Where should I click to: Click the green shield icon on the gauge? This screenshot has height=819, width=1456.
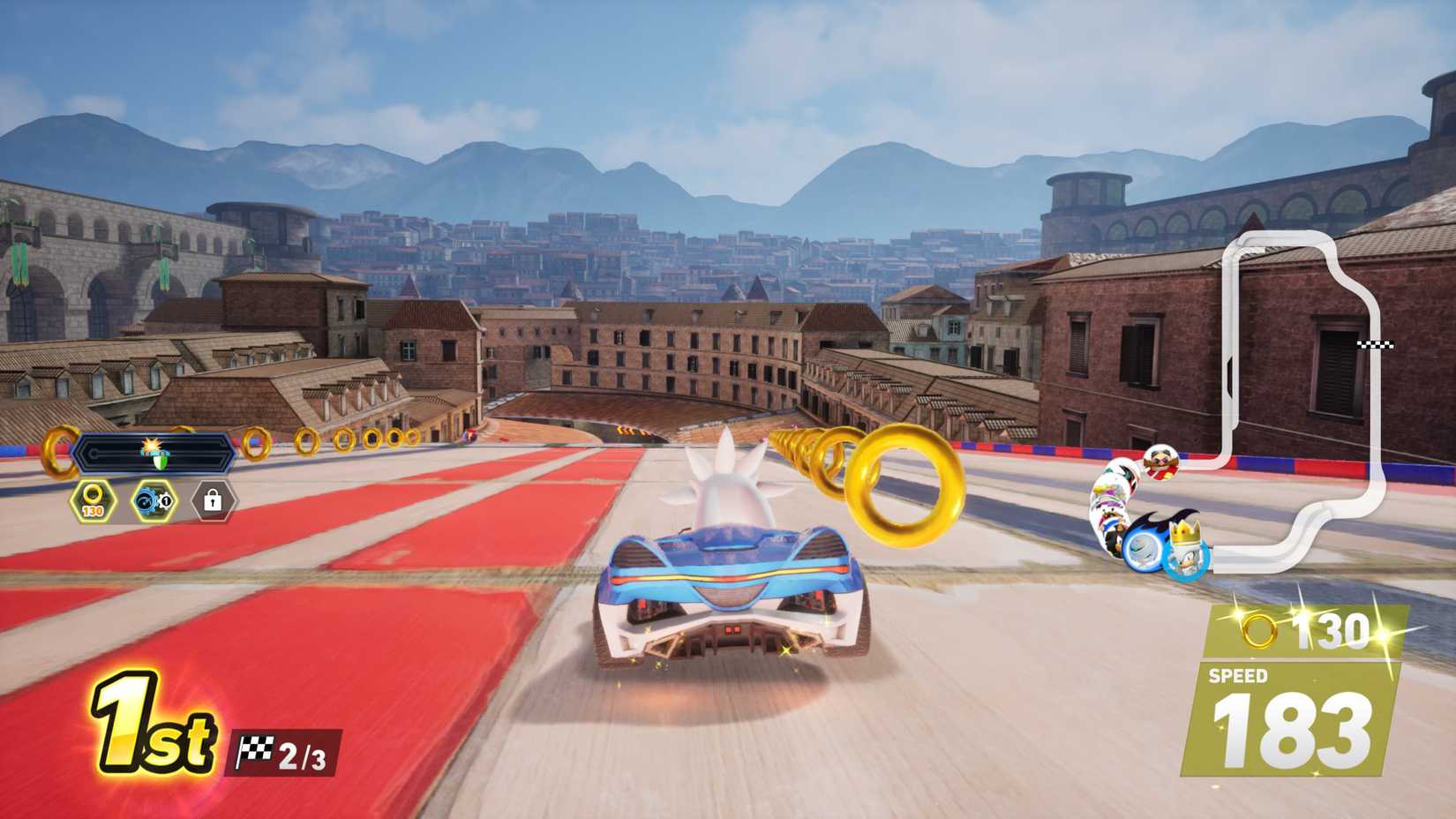[x=161, y=461]
